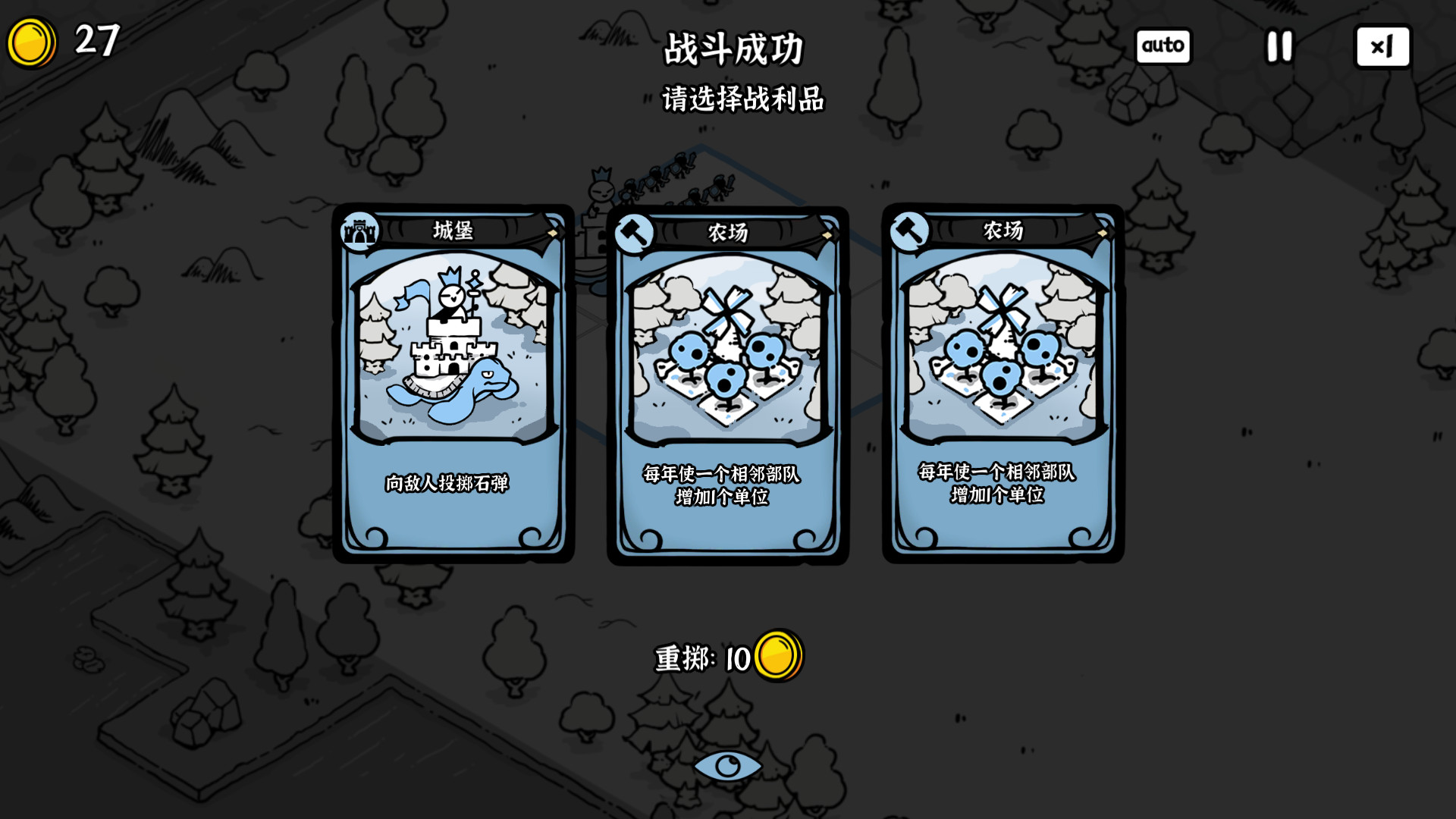Toggle the x1 game speed setting
The width and height of the screenshot is (1456, 819).
point(1382,46)
